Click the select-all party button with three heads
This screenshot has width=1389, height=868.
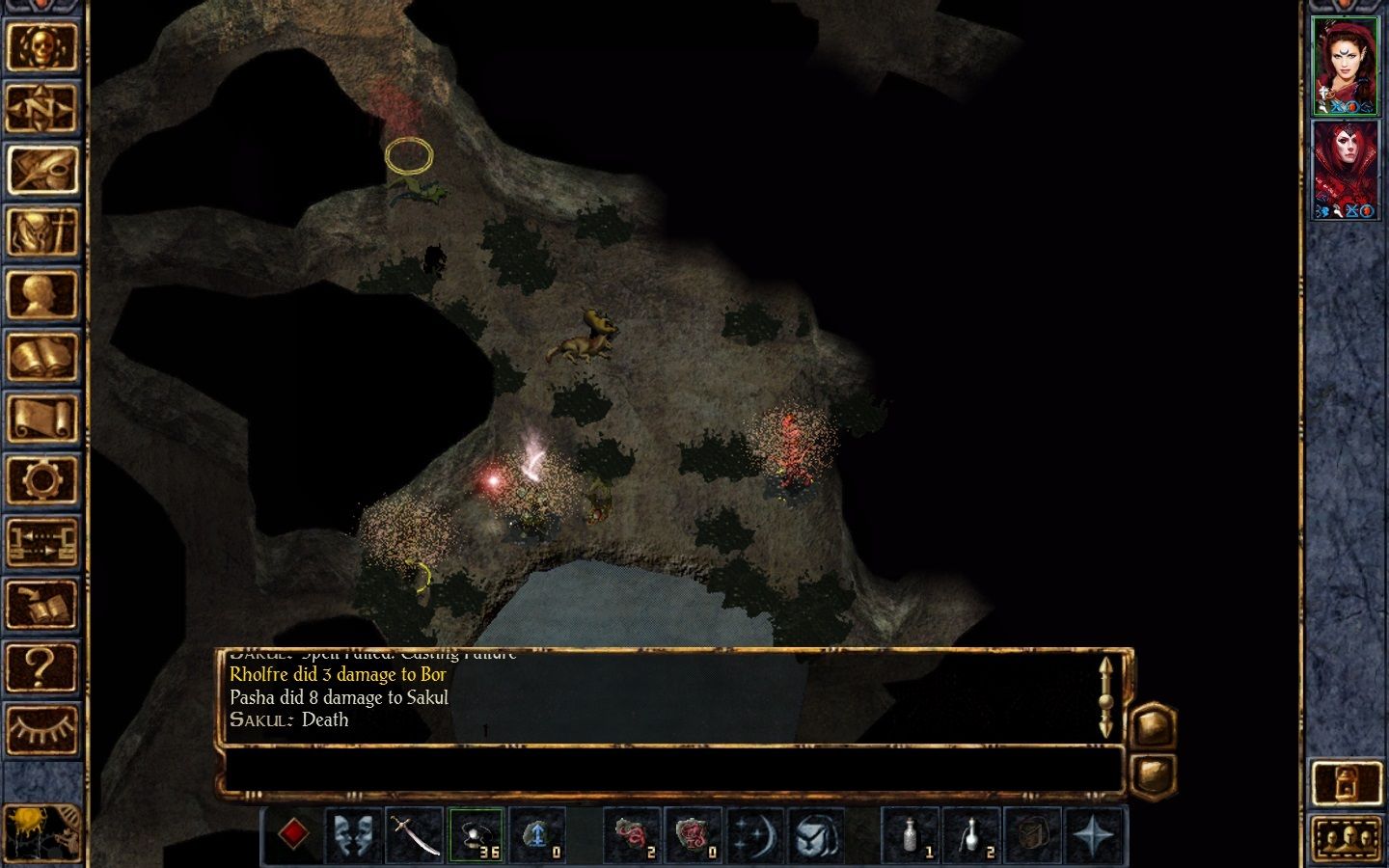pos(1348,838)
